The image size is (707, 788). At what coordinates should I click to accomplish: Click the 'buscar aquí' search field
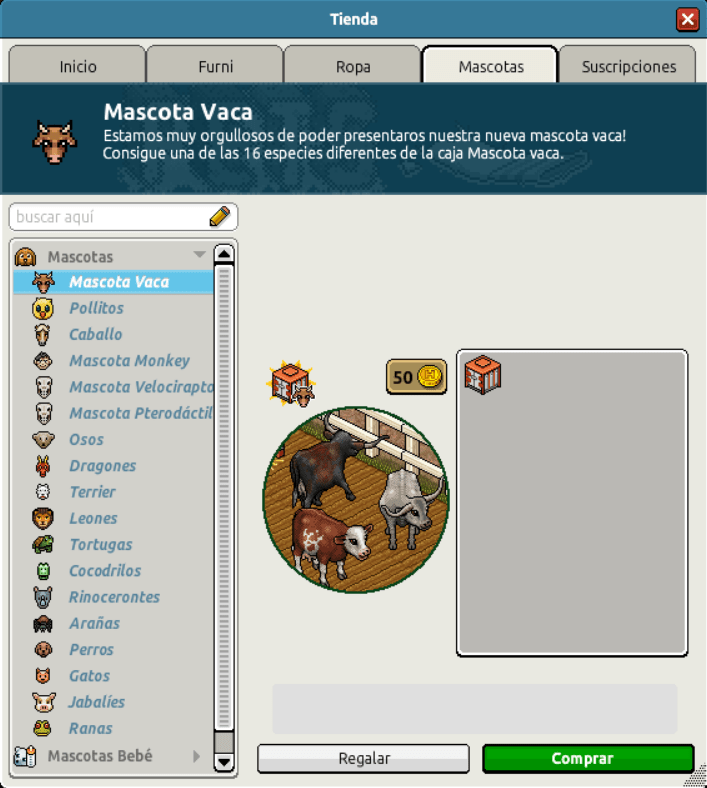coord(110,217)
